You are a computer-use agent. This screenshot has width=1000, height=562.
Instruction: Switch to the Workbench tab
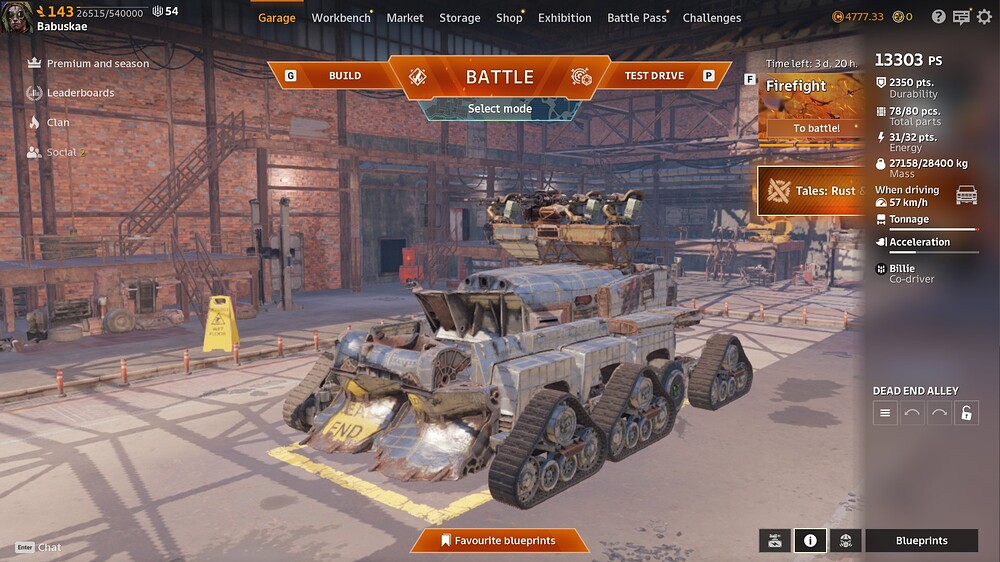[x=340, y=18]
